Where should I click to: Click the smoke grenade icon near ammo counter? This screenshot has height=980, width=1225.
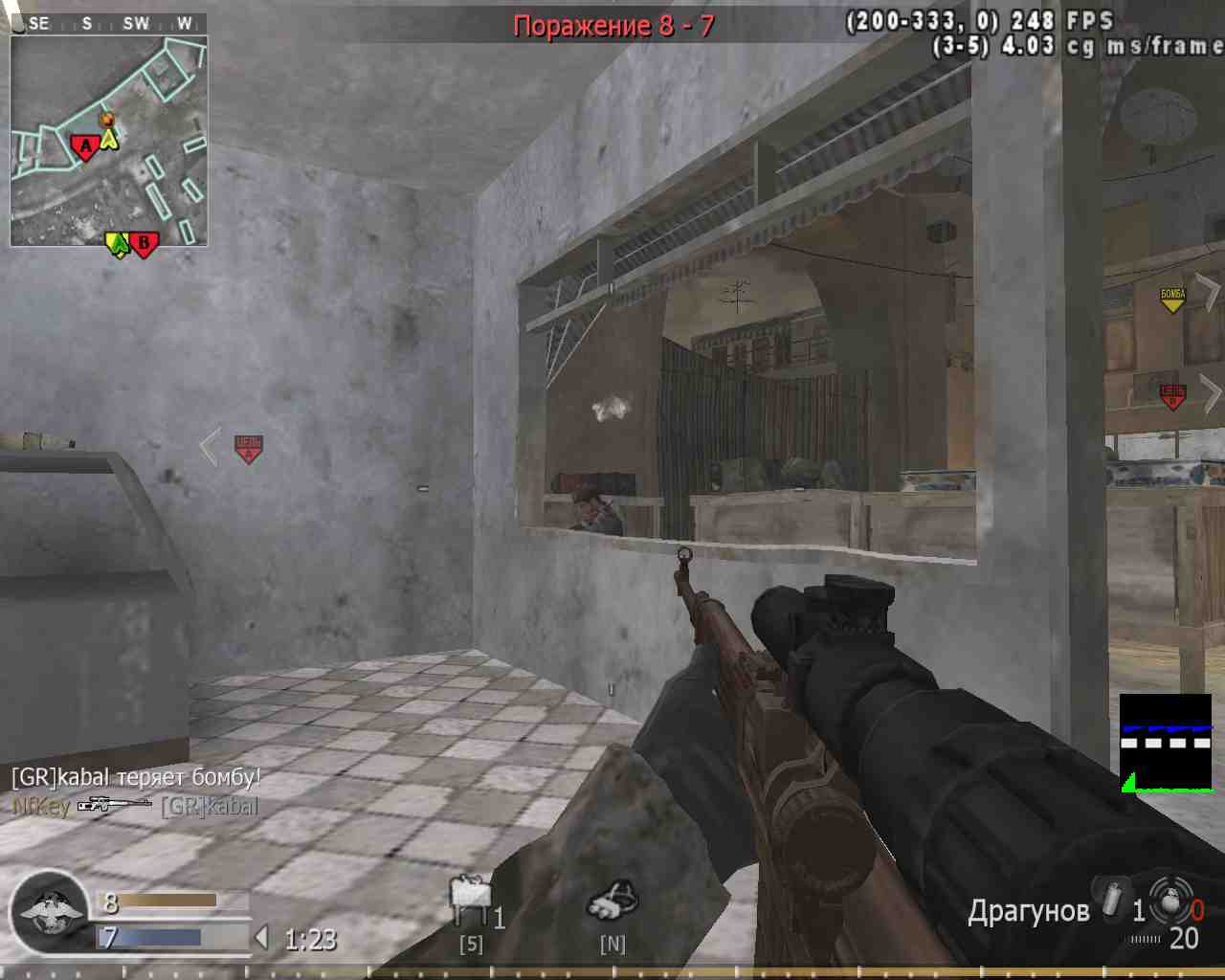coord(1110,900)
